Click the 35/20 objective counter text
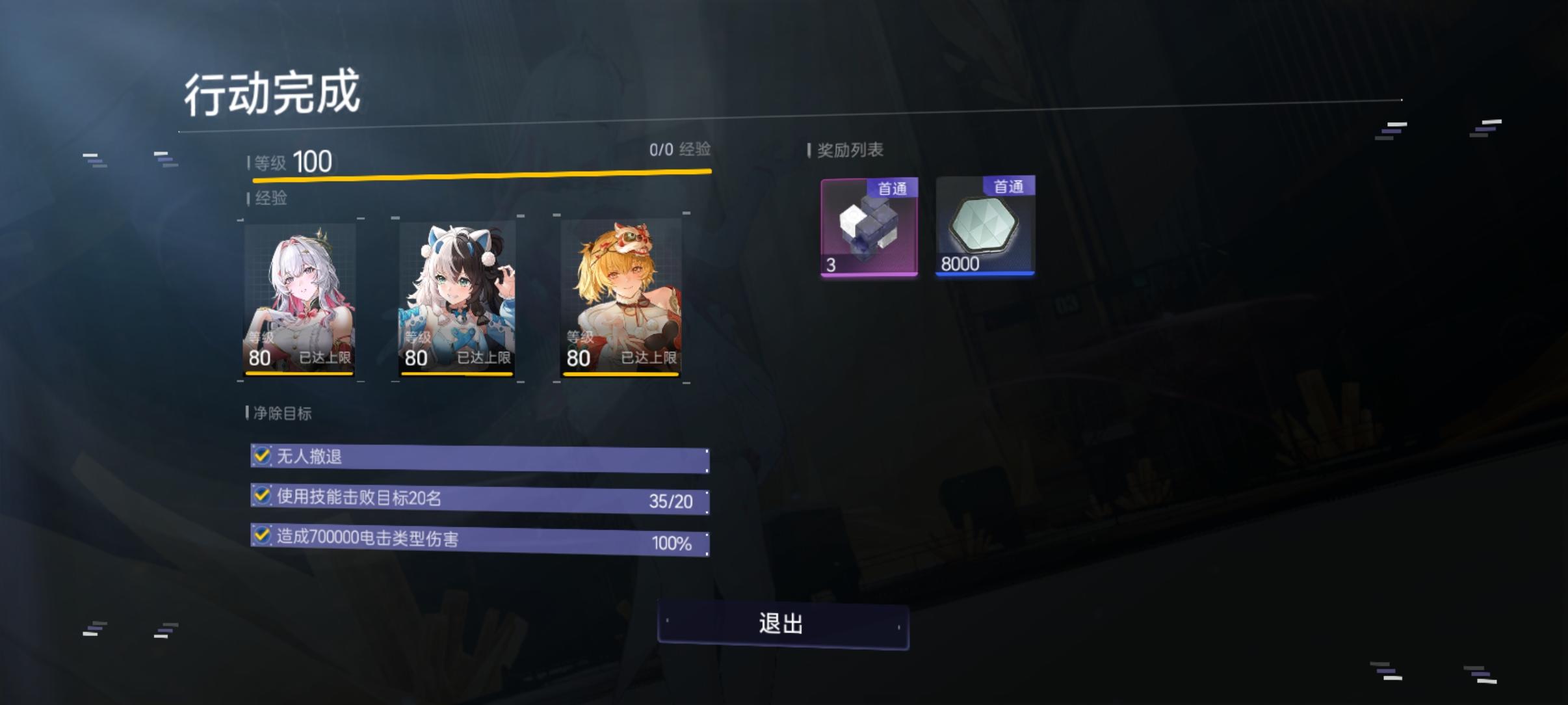1568x705 pixels. coord(672,501)
